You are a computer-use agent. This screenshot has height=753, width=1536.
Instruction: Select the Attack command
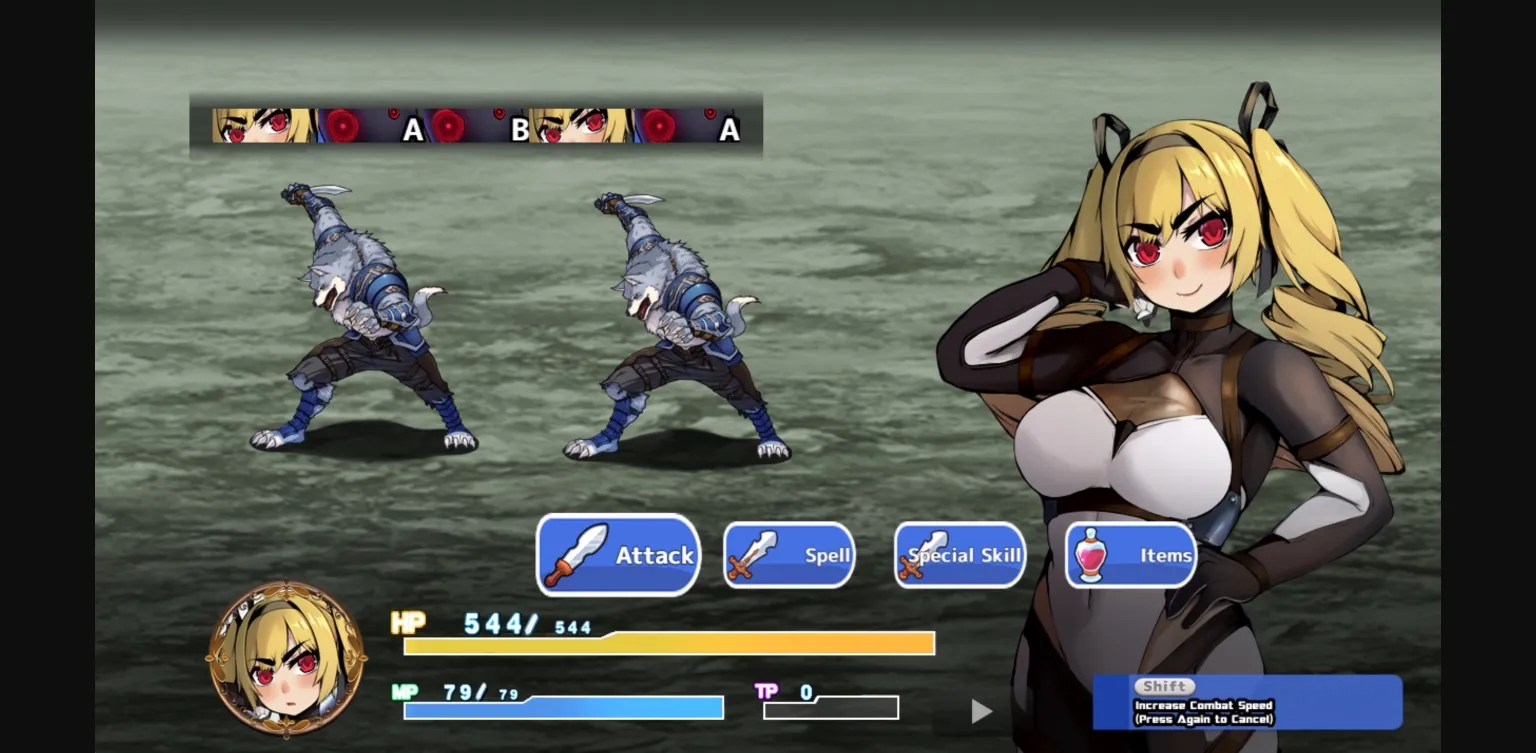coord(618,555)
